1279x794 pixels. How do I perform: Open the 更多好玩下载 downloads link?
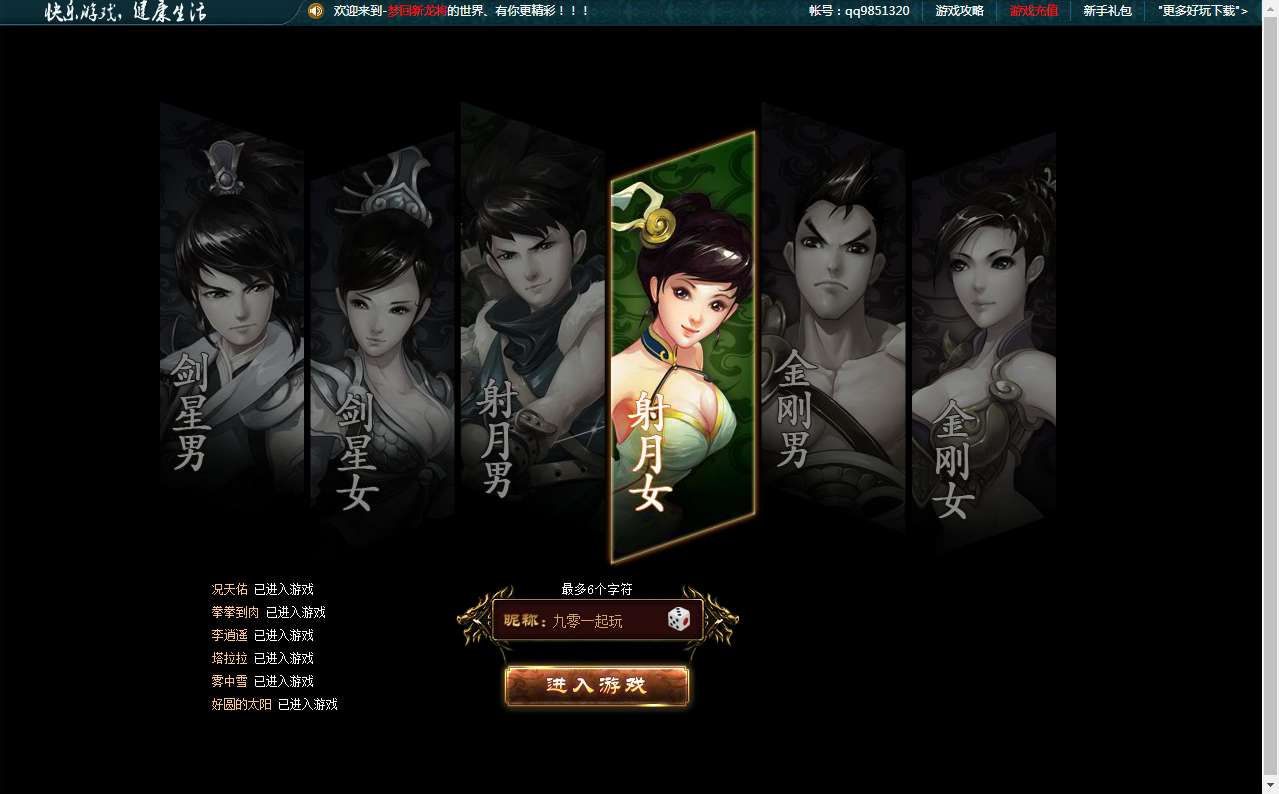click(x=1202, y=11)
